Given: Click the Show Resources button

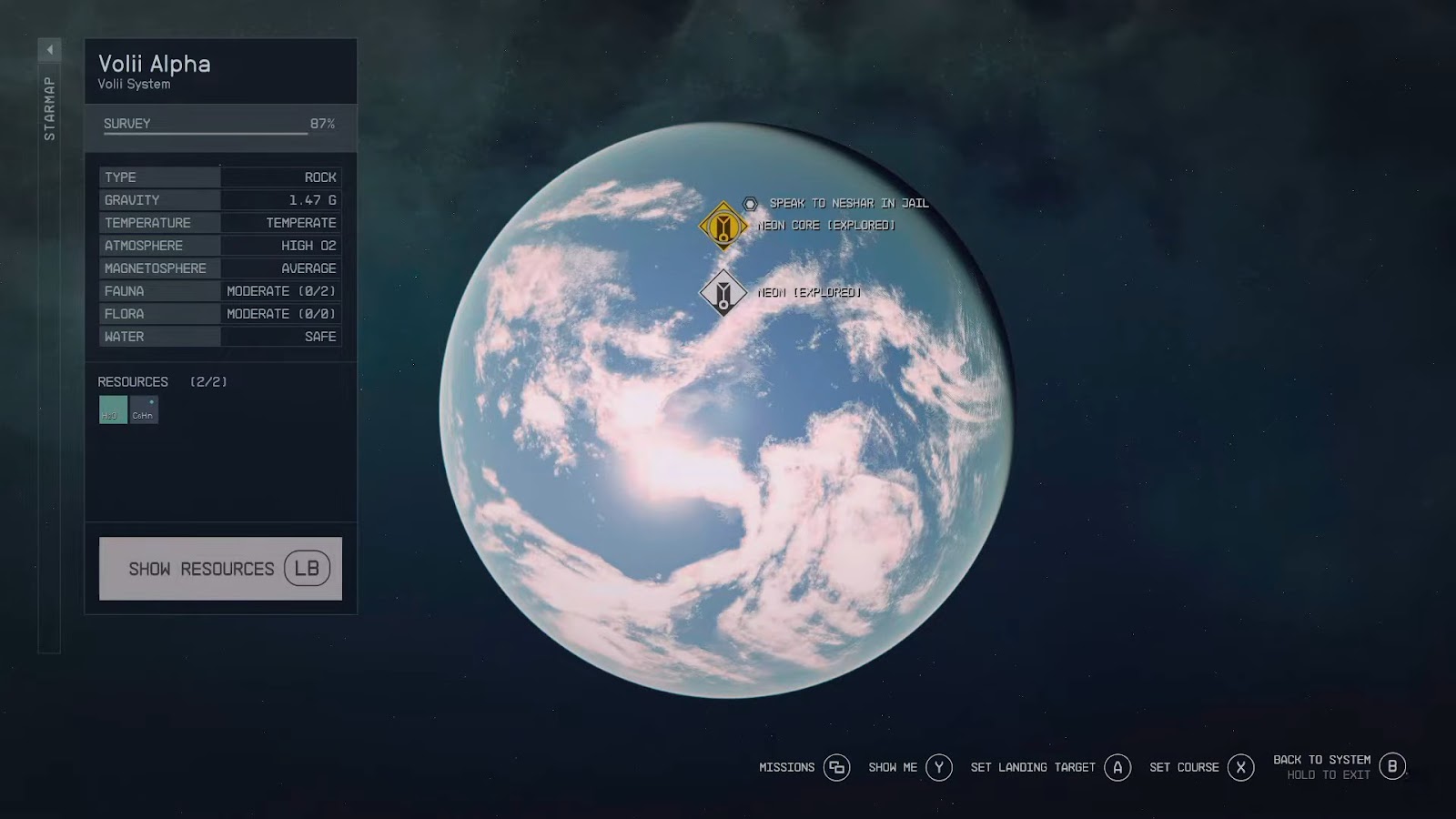Looking at the screenshot, I should click(x=220, y=569).
